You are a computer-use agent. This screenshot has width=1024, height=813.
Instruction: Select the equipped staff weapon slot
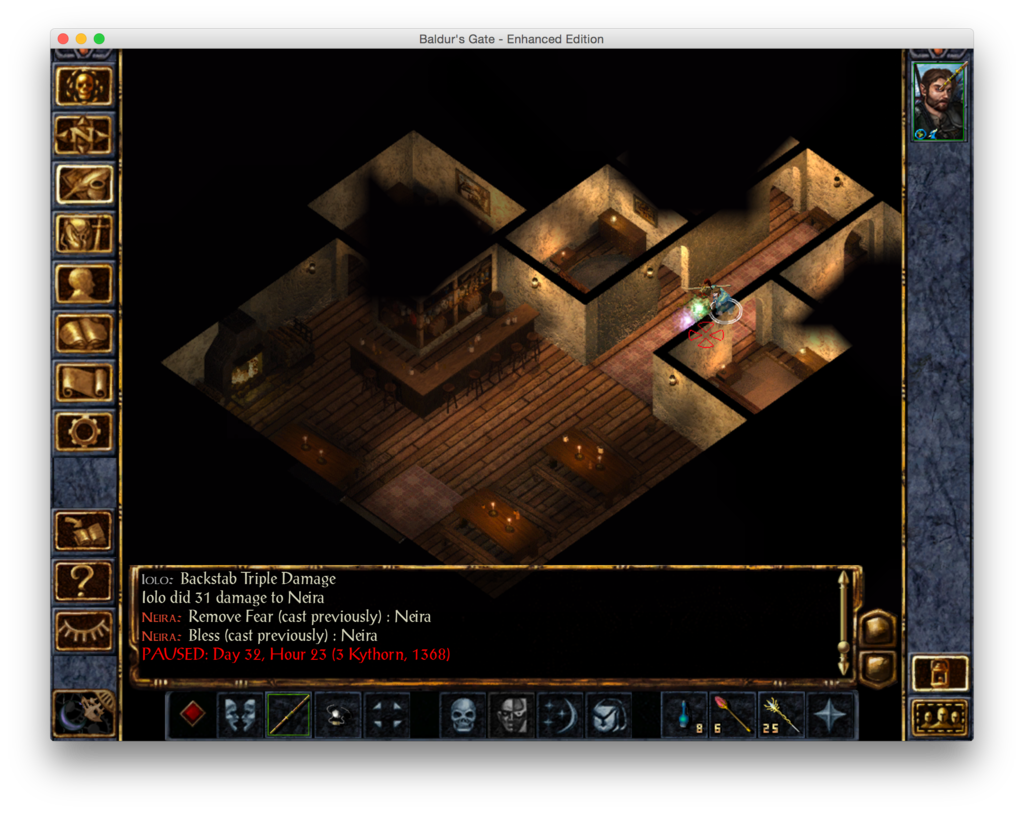coord(289,715)
